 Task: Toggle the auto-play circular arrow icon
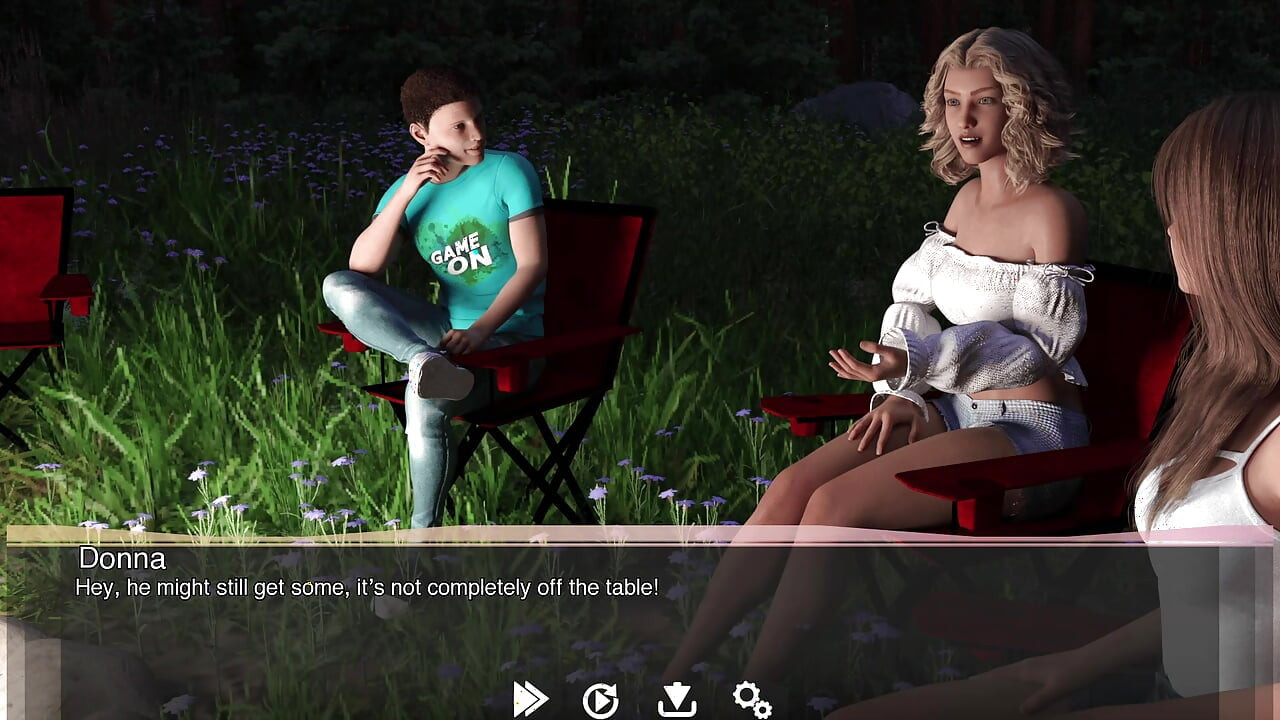[x=600, y=700]
